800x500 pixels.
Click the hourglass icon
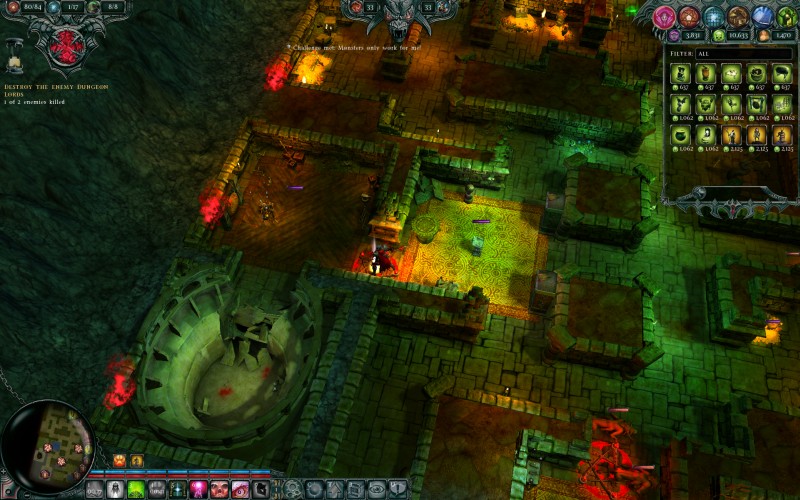pyautogui.click(x=15, y=45)
